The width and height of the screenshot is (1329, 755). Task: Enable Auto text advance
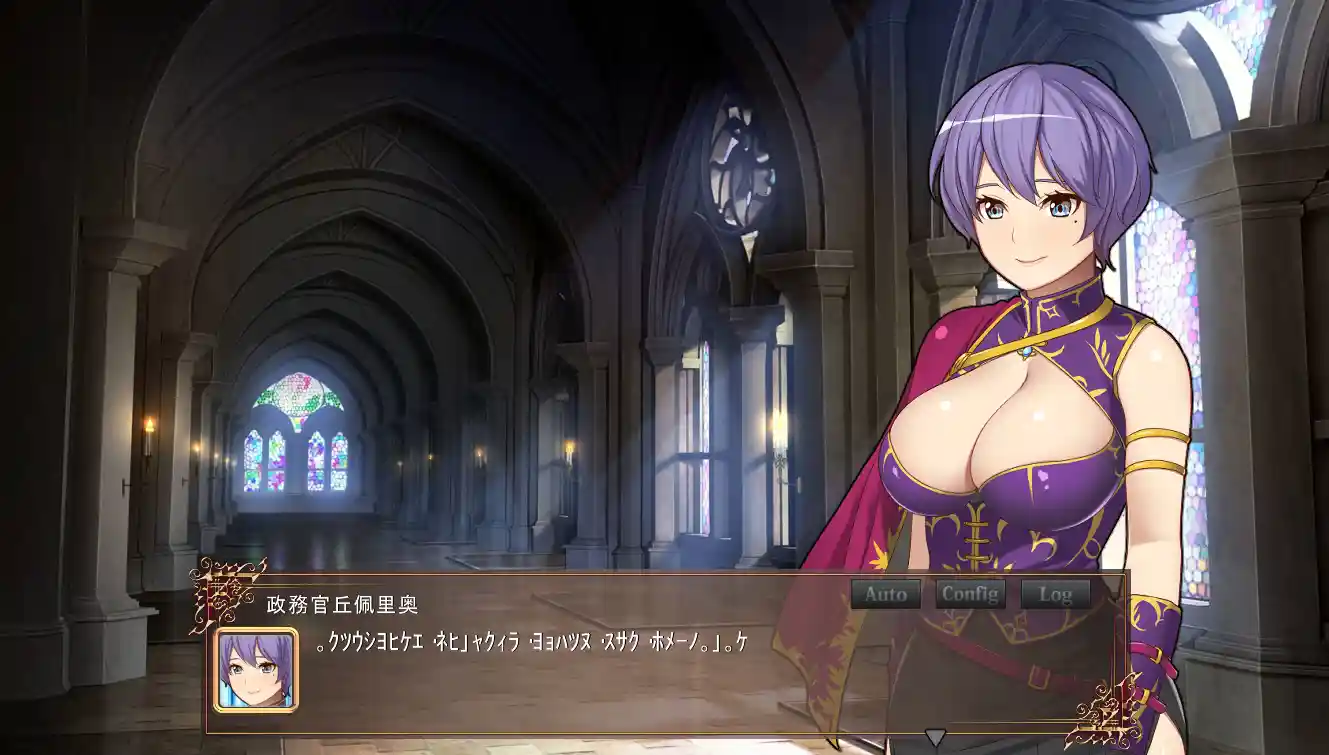pos(886,594)
